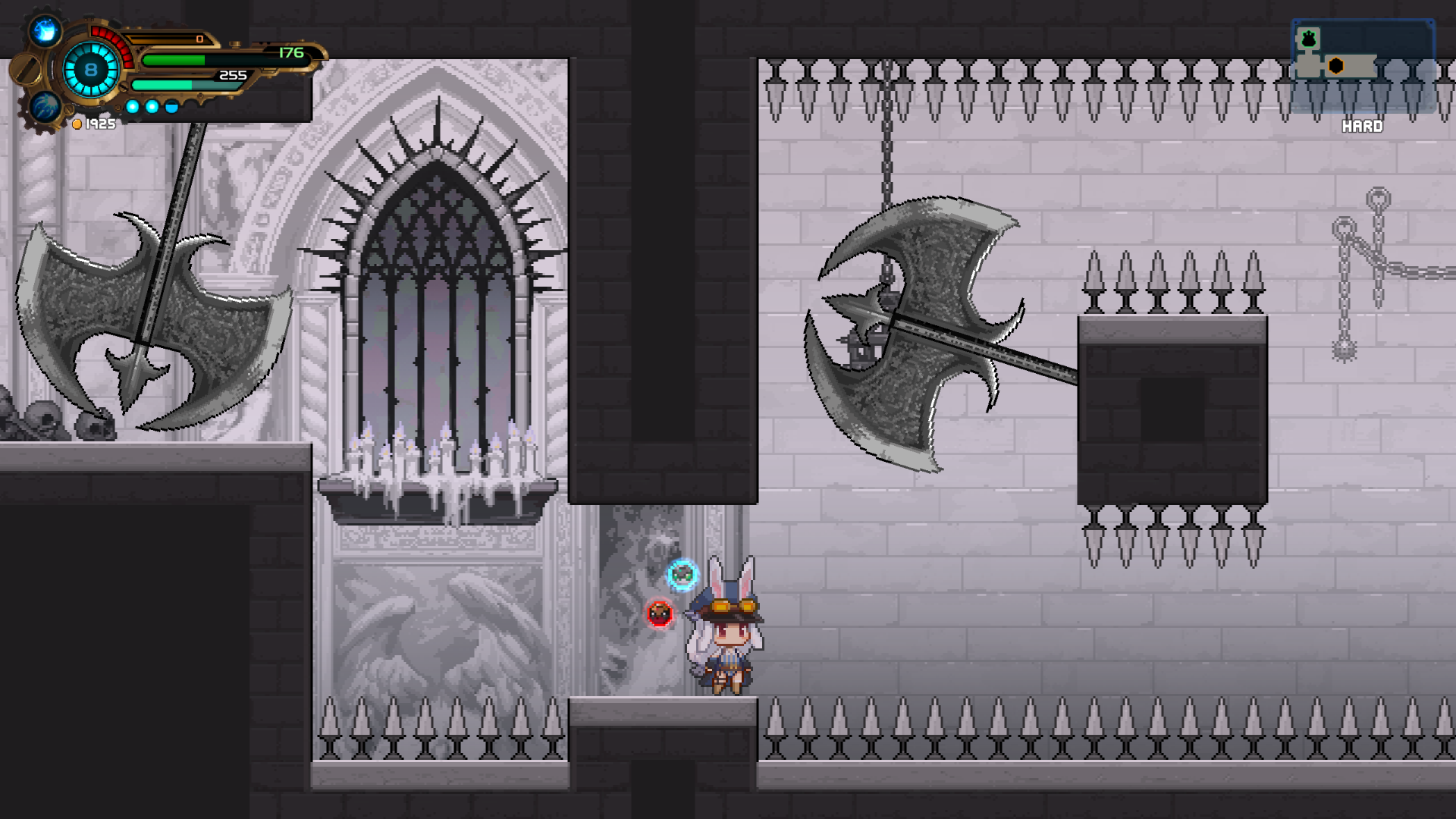Image resolution: width=1456 pixels, height=819 pixels.
Task: Click the empty brass slot with the slit
Action: pyautogui.click(x=26, y=70)
